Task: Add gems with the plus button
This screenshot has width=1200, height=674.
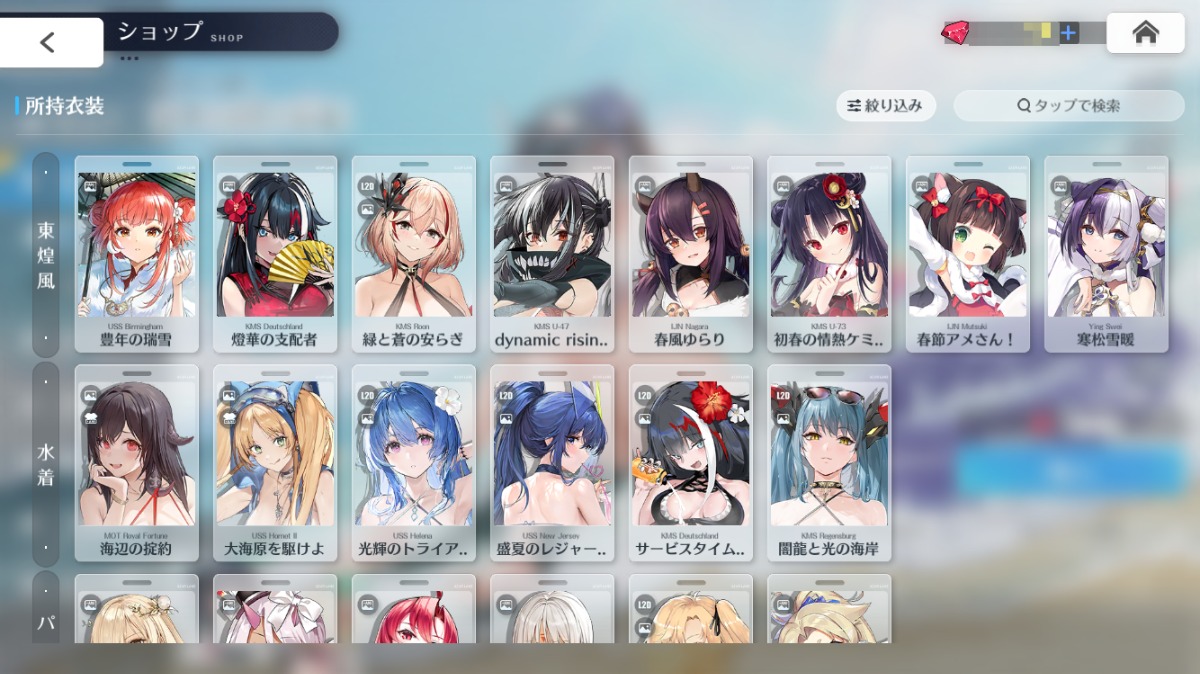Action: (1068, 33)
